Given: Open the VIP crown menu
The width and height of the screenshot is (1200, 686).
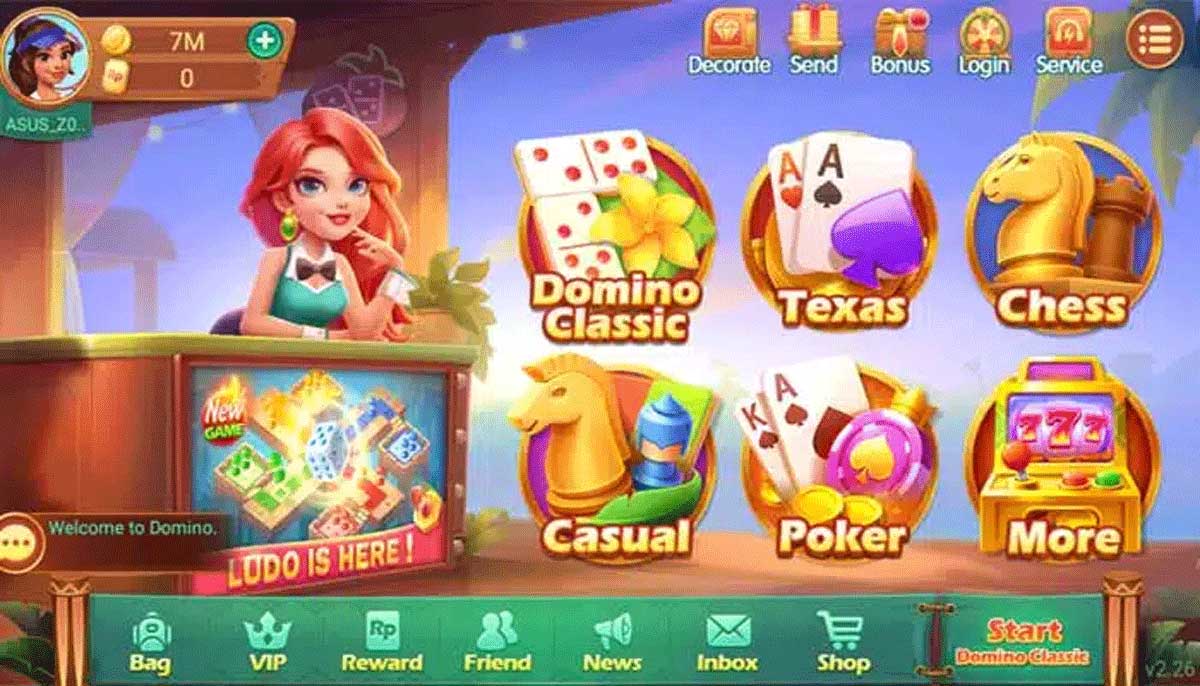Looking at the screenshot, I should 267,642.
